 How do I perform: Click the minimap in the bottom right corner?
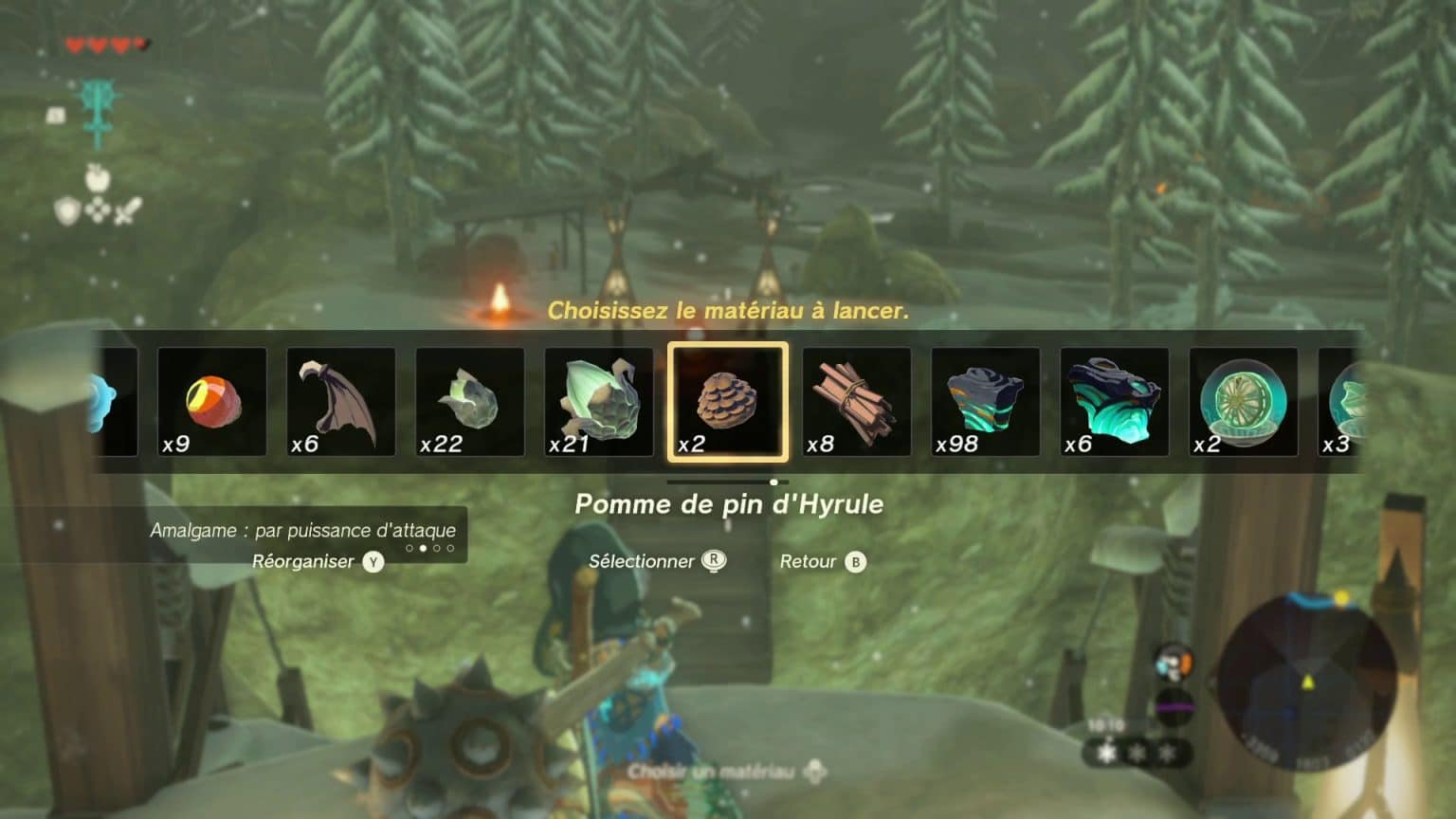click(x=1299, y=684)
